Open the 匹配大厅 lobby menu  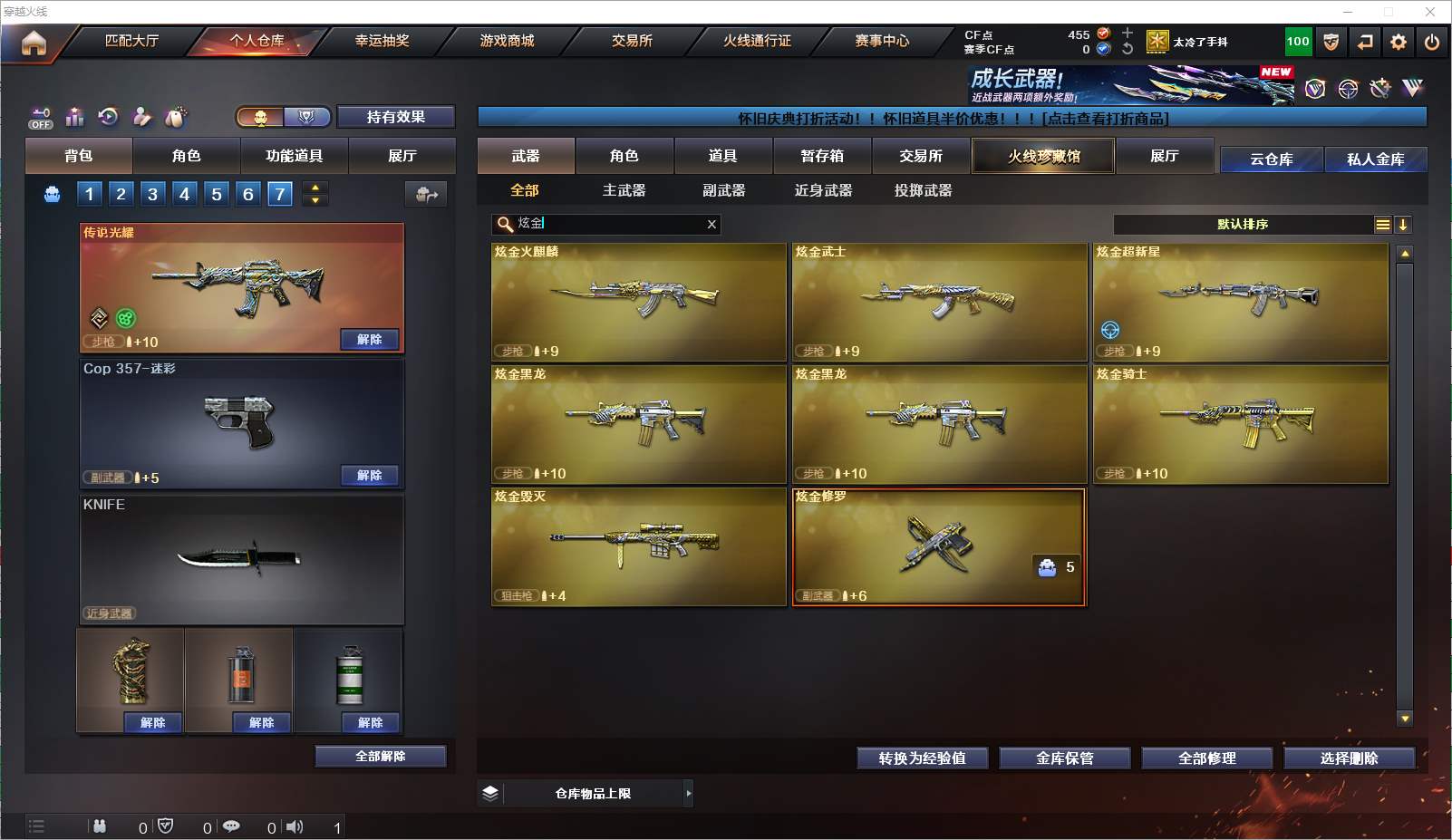pos(131,41)
